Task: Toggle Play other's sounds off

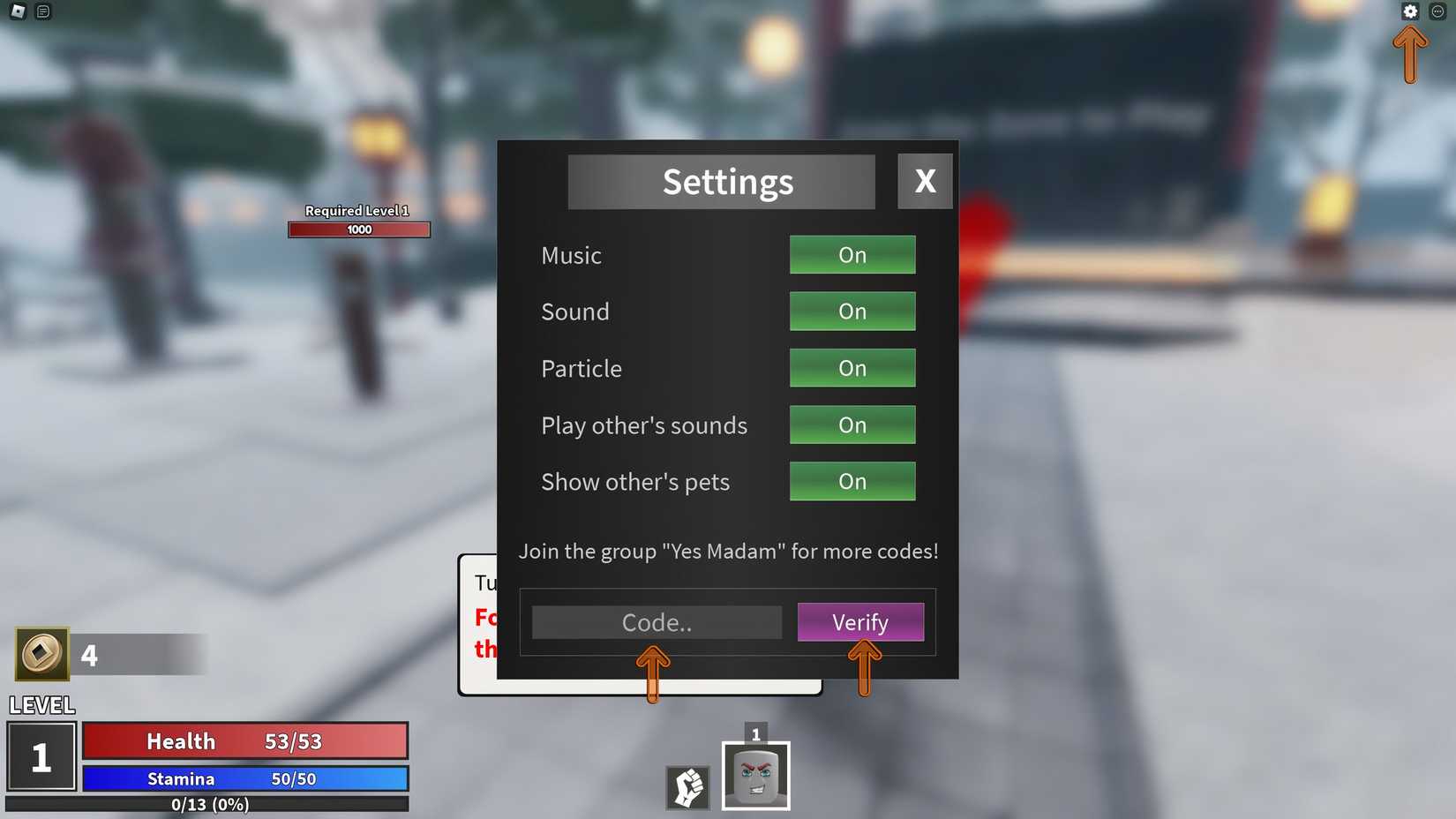Action: [852, 425]
